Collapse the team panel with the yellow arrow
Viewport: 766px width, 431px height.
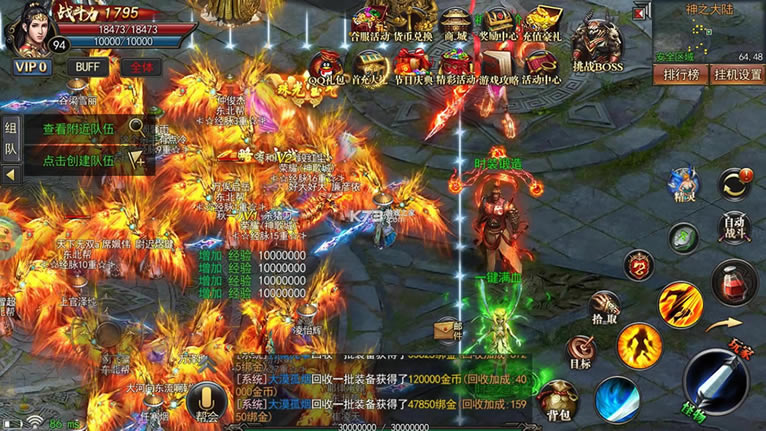(x=11, y=174)
